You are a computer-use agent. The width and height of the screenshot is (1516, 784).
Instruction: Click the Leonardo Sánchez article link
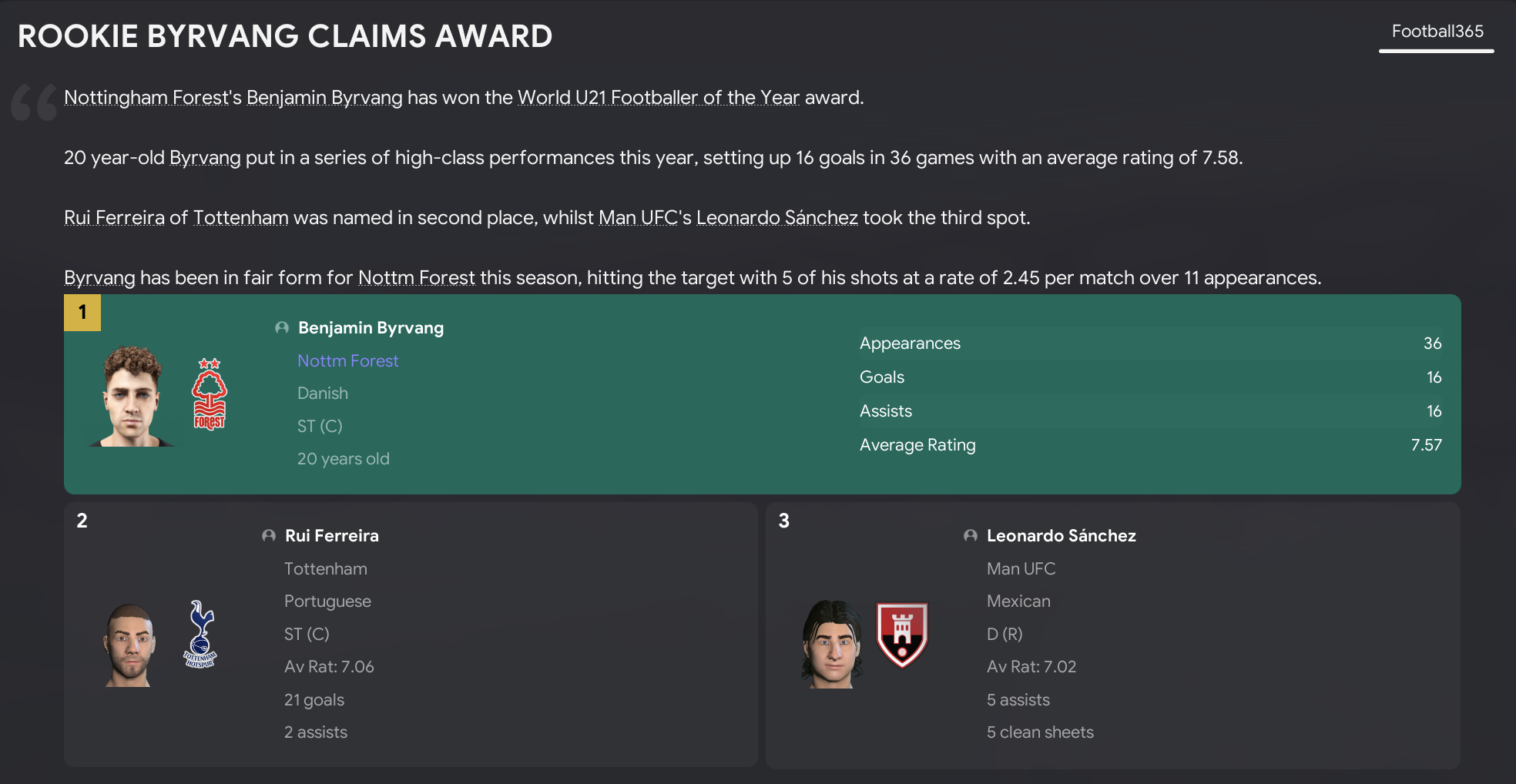pyautogui.click(x=777, y=217)
